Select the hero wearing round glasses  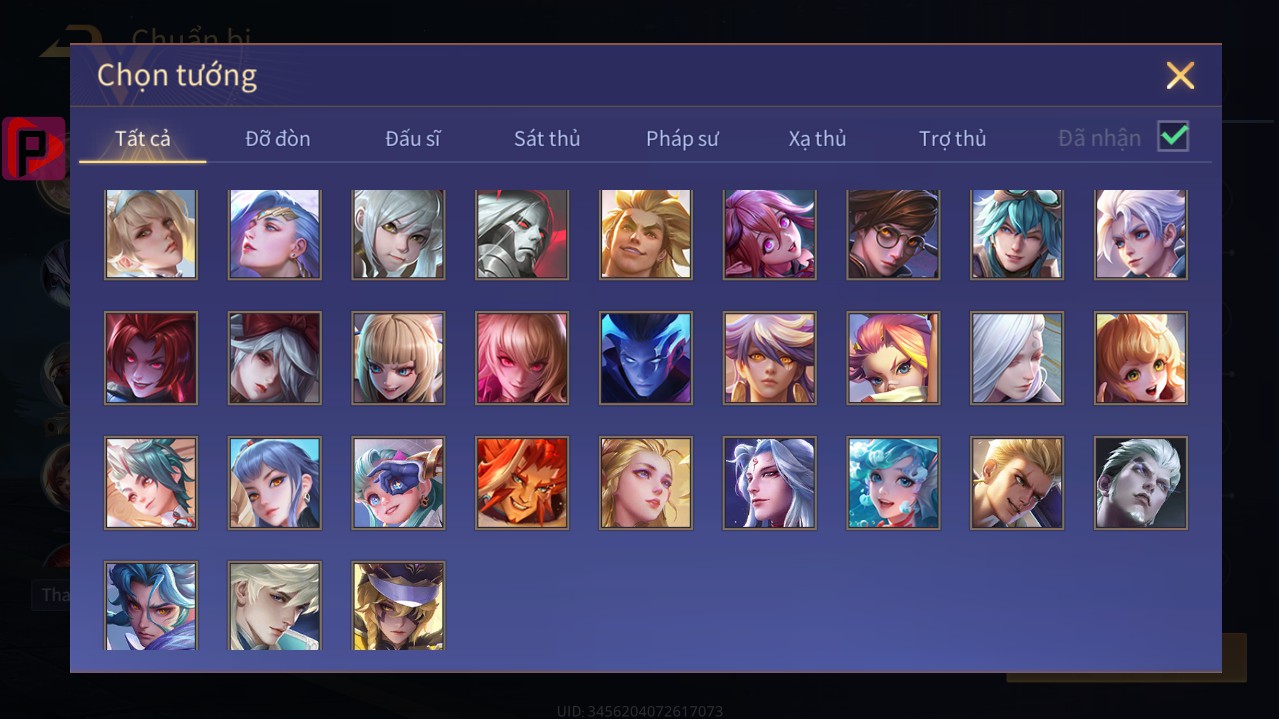(893, 234)
